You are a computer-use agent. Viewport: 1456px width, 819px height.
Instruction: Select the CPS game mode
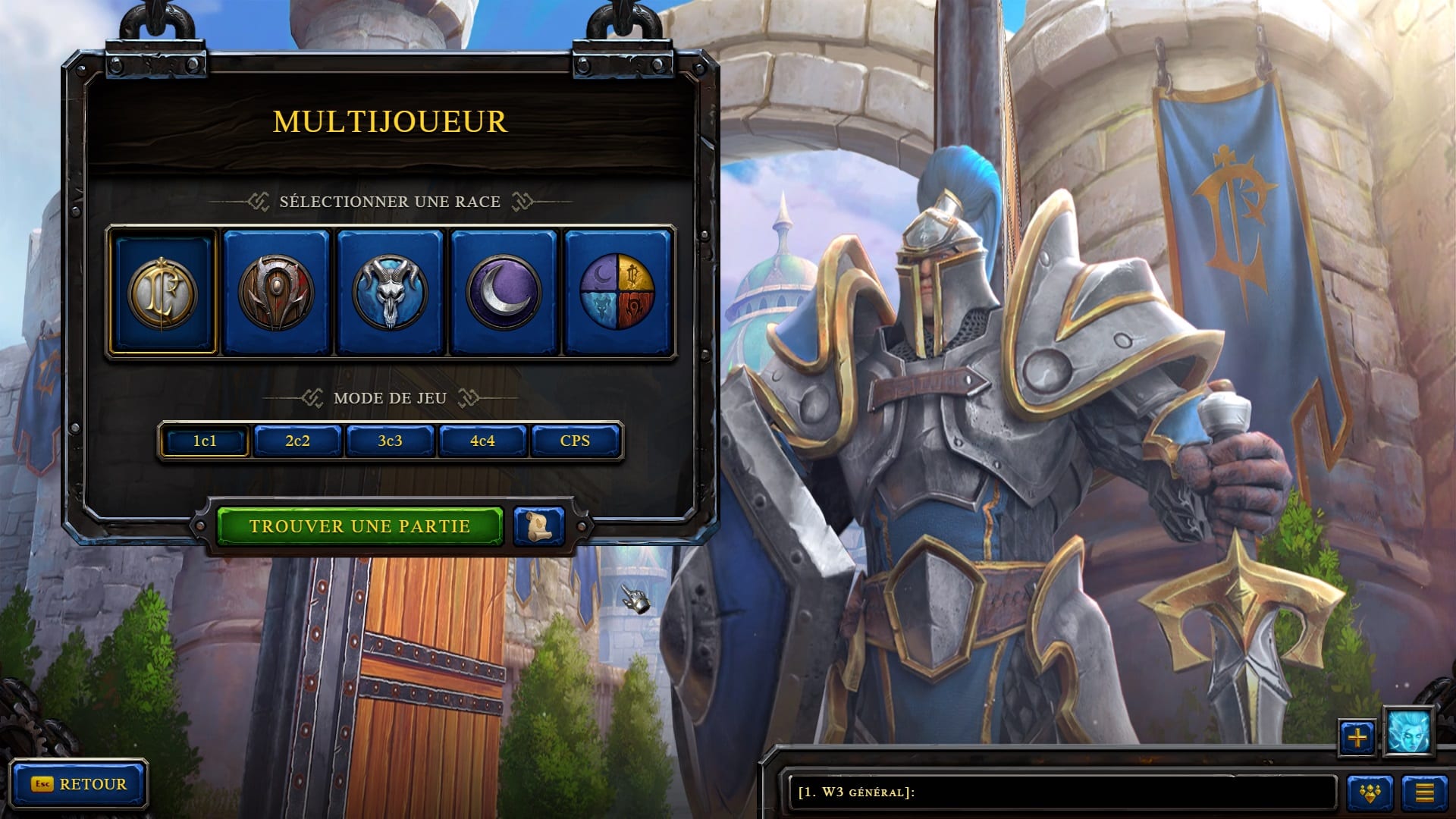tap(575, 441)
